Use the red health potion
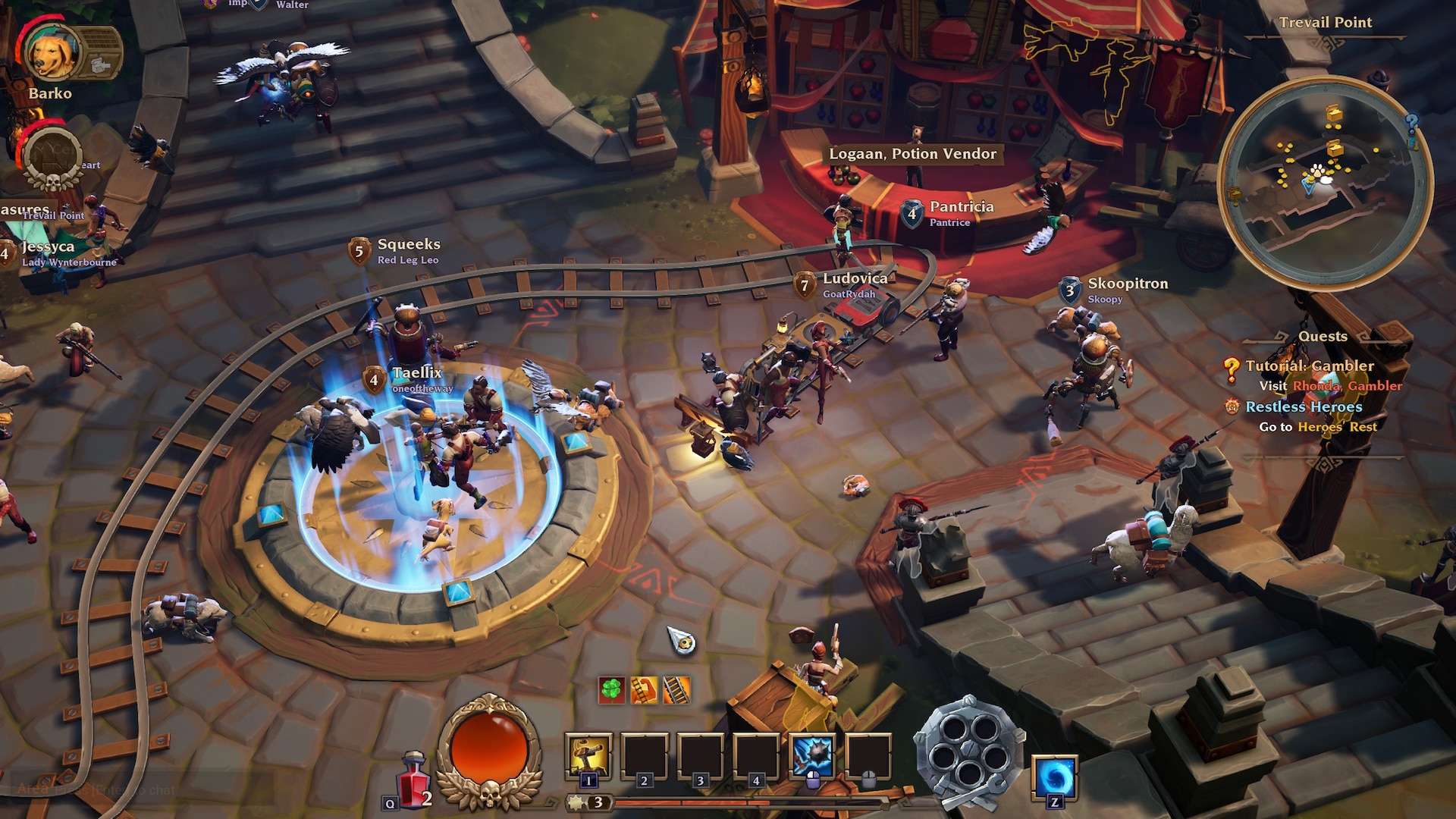The height and width of the screenshot is (819, 1456). (413, 781)
